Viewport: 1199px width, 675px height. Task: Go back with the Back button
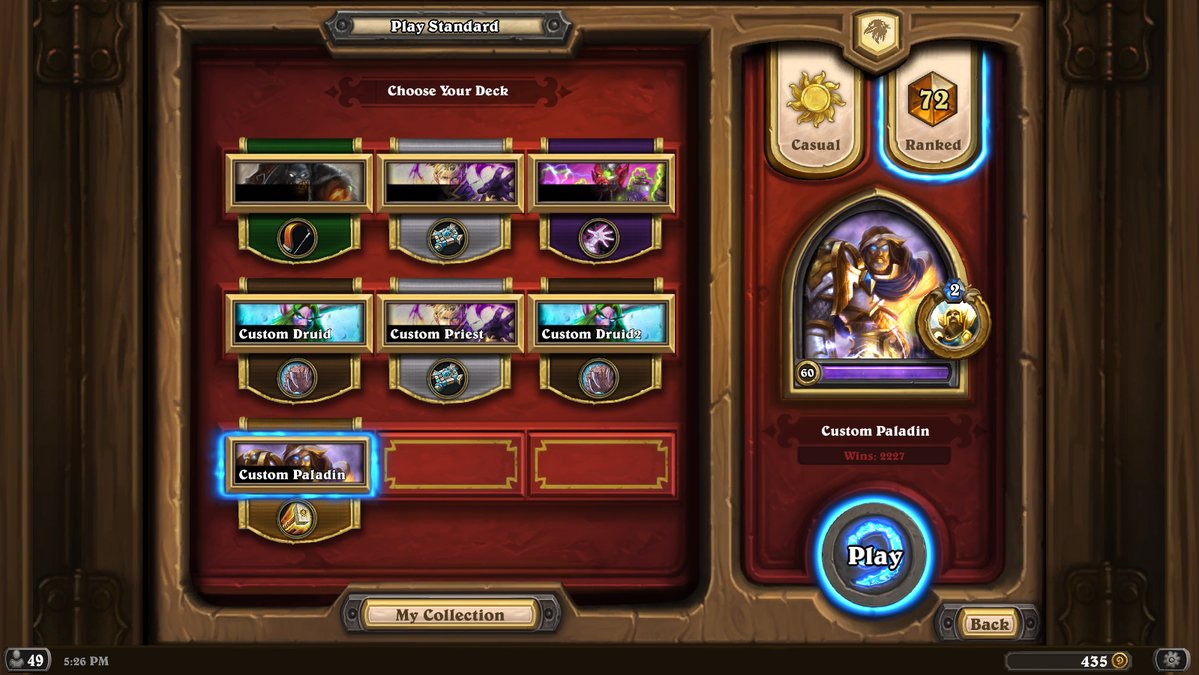click(x=989, y=624)
